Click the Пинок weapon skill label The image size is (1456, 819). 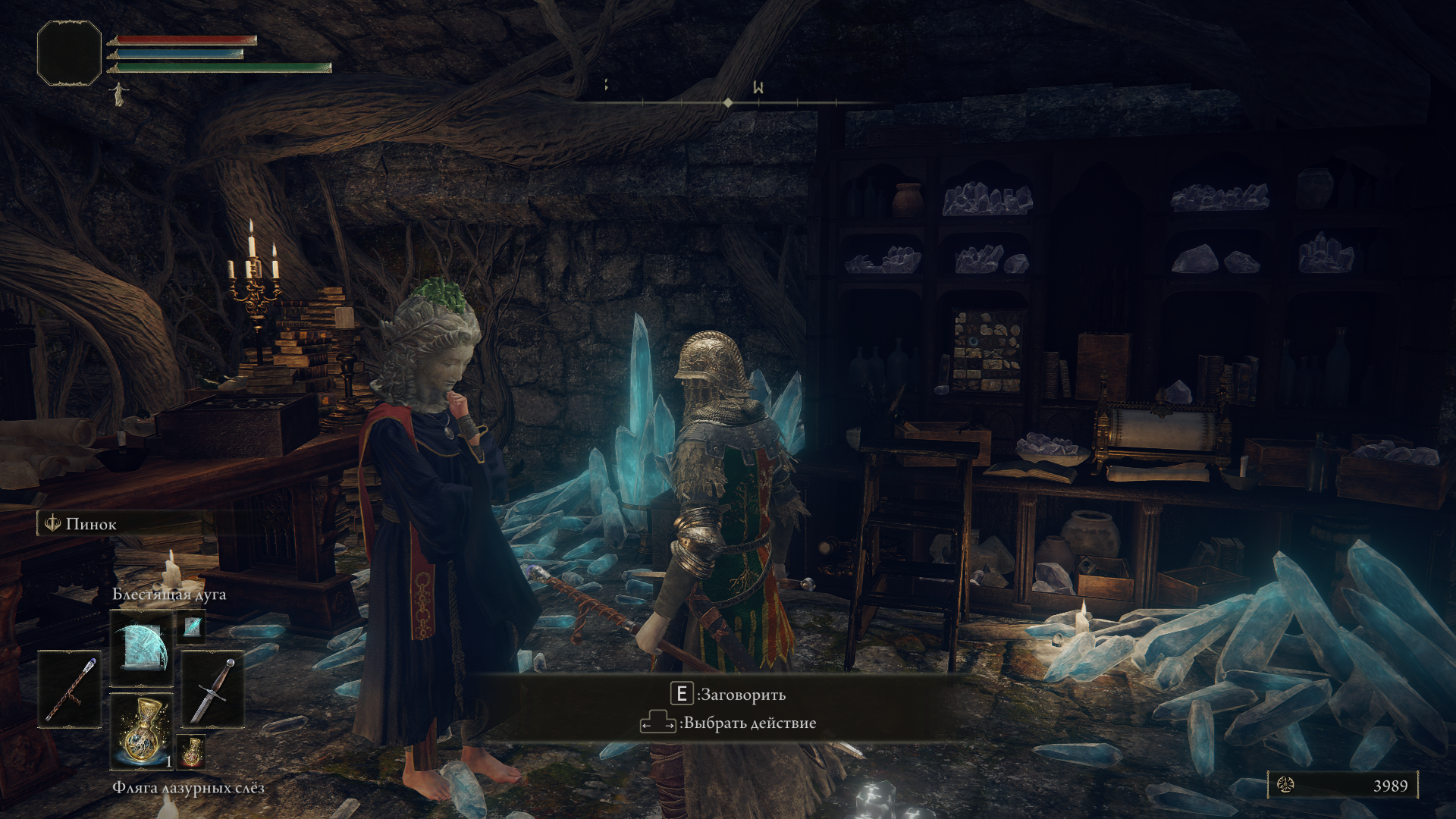click(91, 524)
